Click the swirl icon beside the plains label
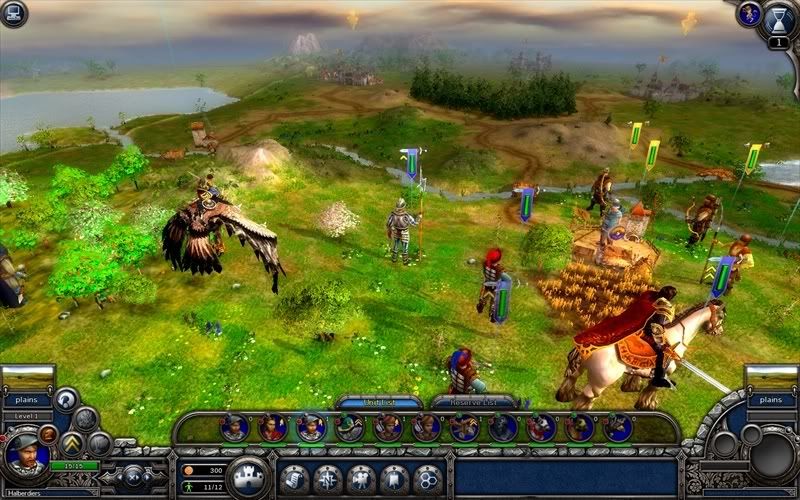800x500 pixels. point(66,398)
